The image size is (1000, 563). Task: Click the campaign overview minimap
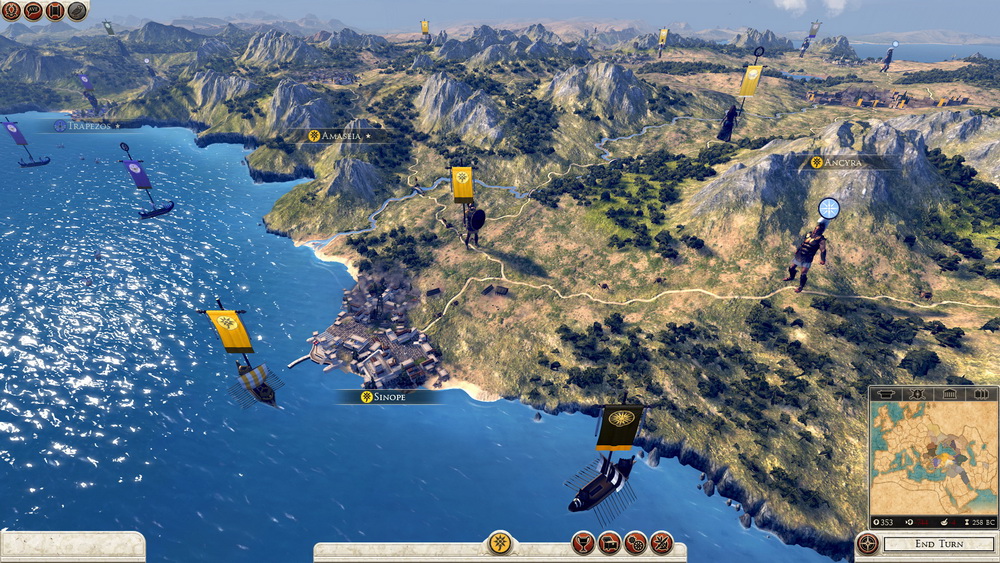tap(933, 458)
